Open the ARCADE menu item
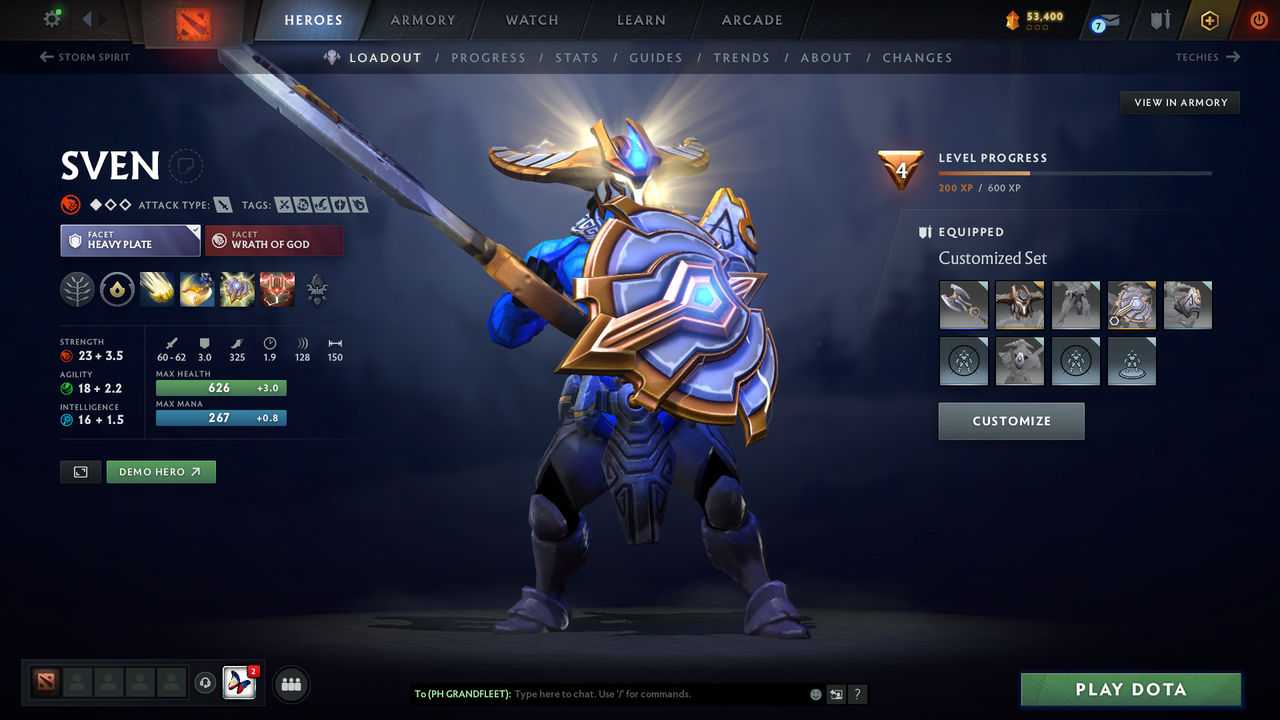1280x720 pixels. click(x=751, y=20)
